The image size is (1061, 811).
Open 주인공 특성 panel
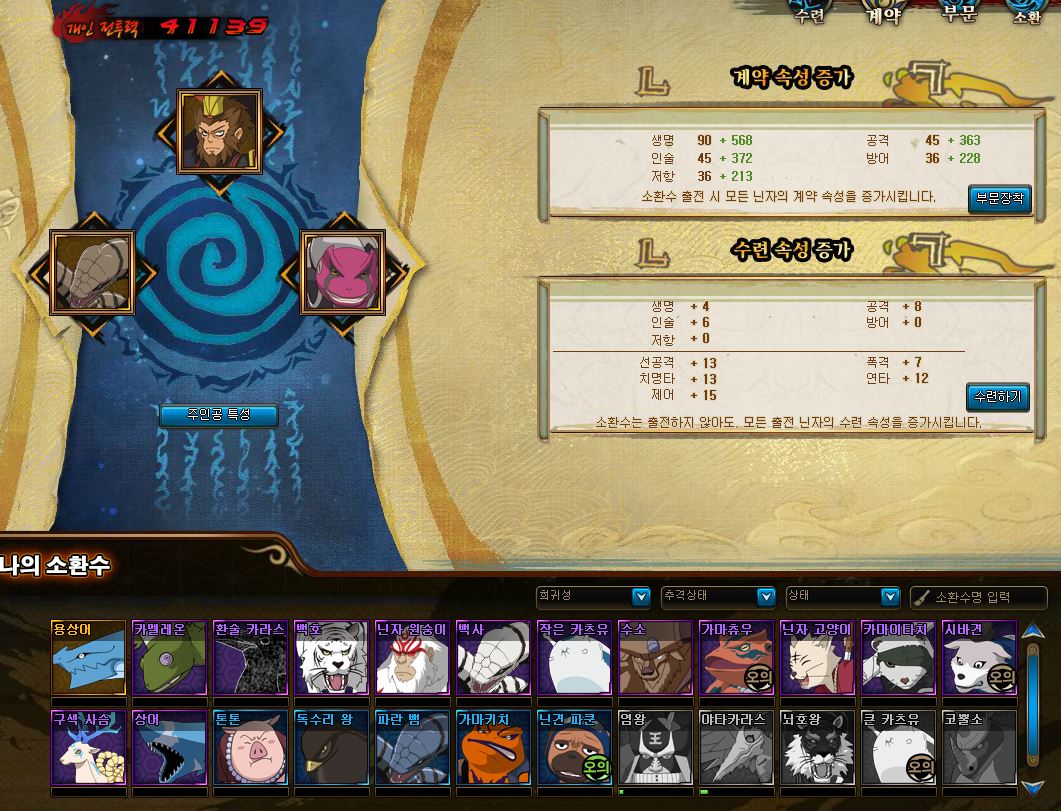(x=218, y=415)
